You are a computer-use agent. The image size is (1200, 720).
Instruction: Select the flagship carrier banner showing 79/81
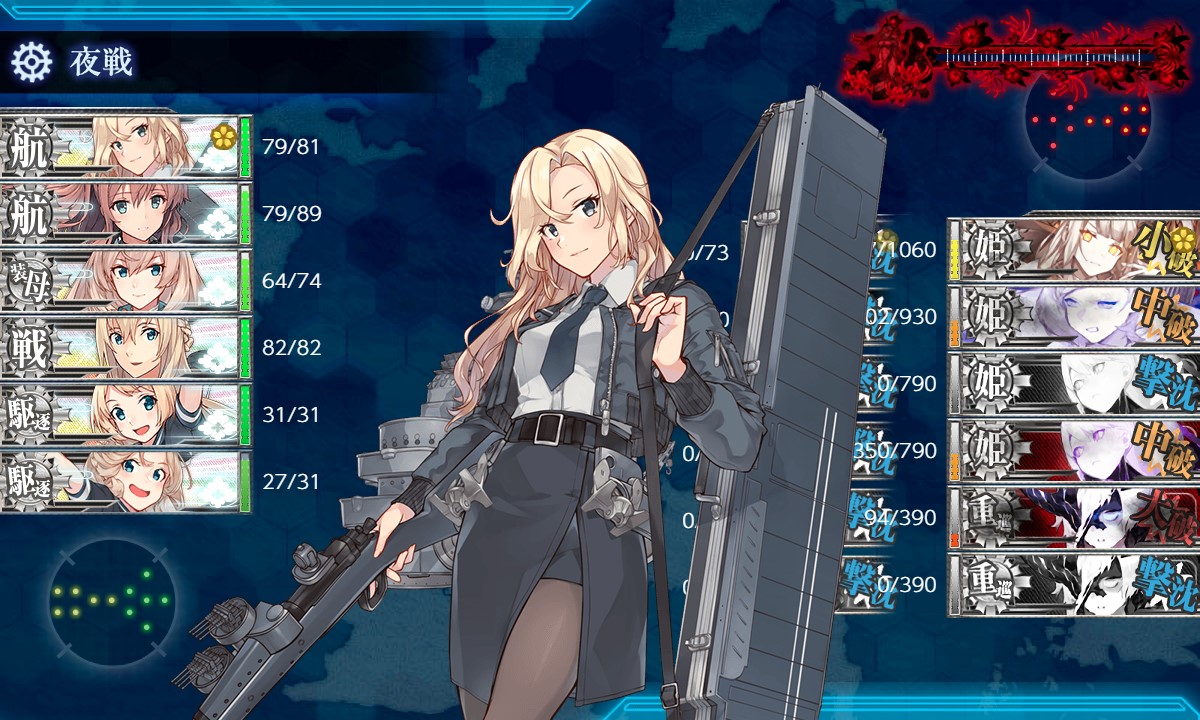(x=125, y=147)
